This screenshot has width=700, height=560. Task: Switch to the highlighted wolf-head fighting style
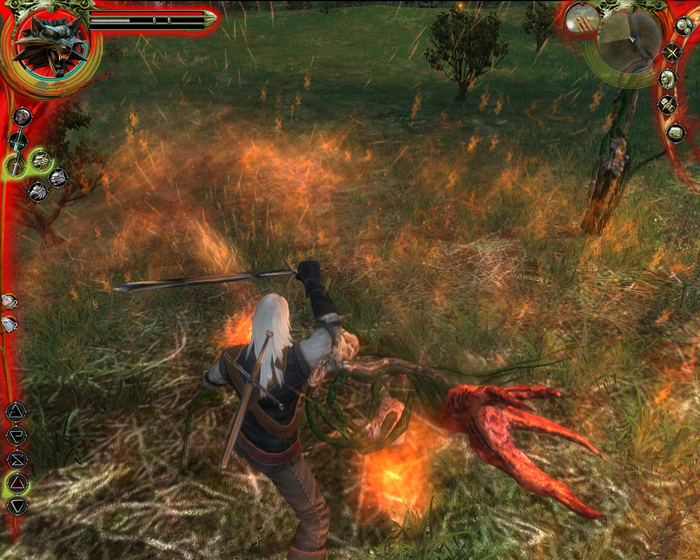[41, 160]
